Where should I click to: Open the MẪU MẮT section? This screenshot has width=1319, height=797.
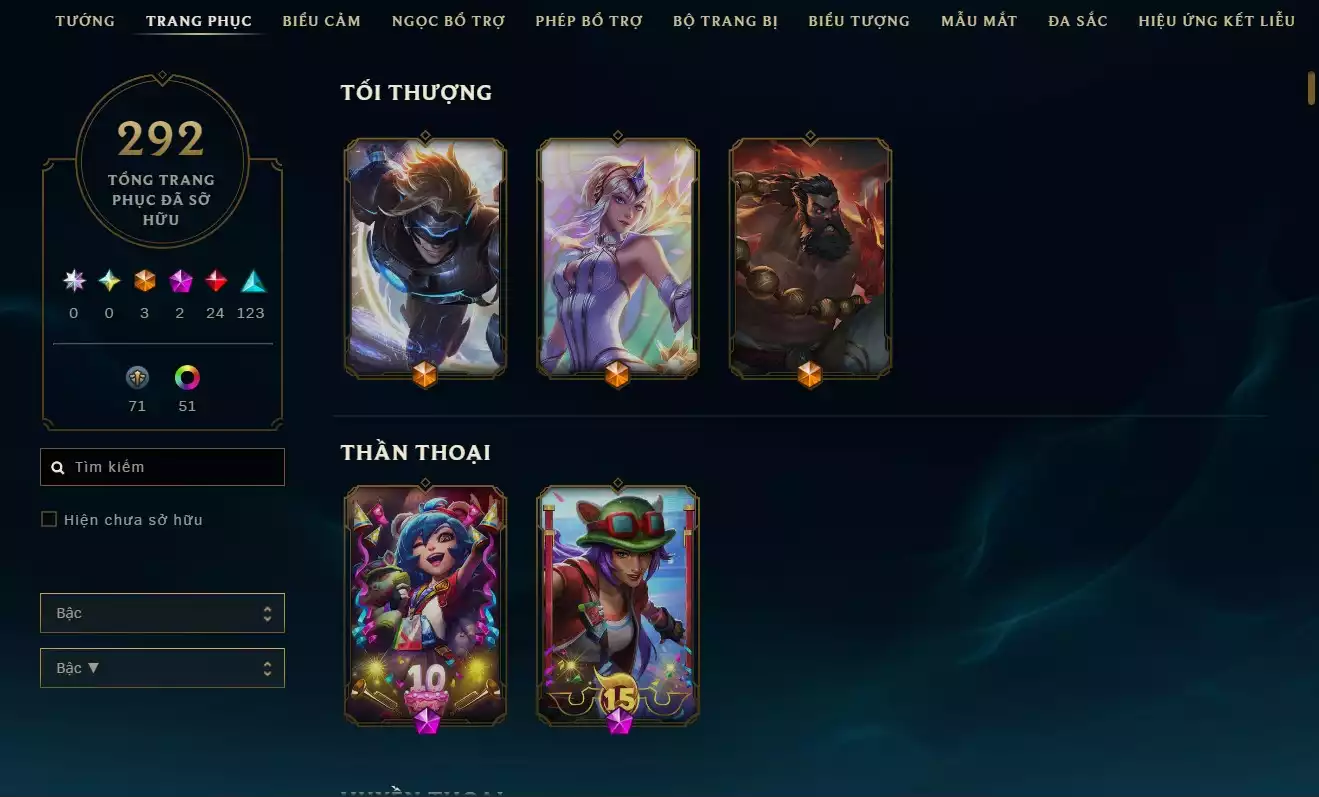[978, 20]
